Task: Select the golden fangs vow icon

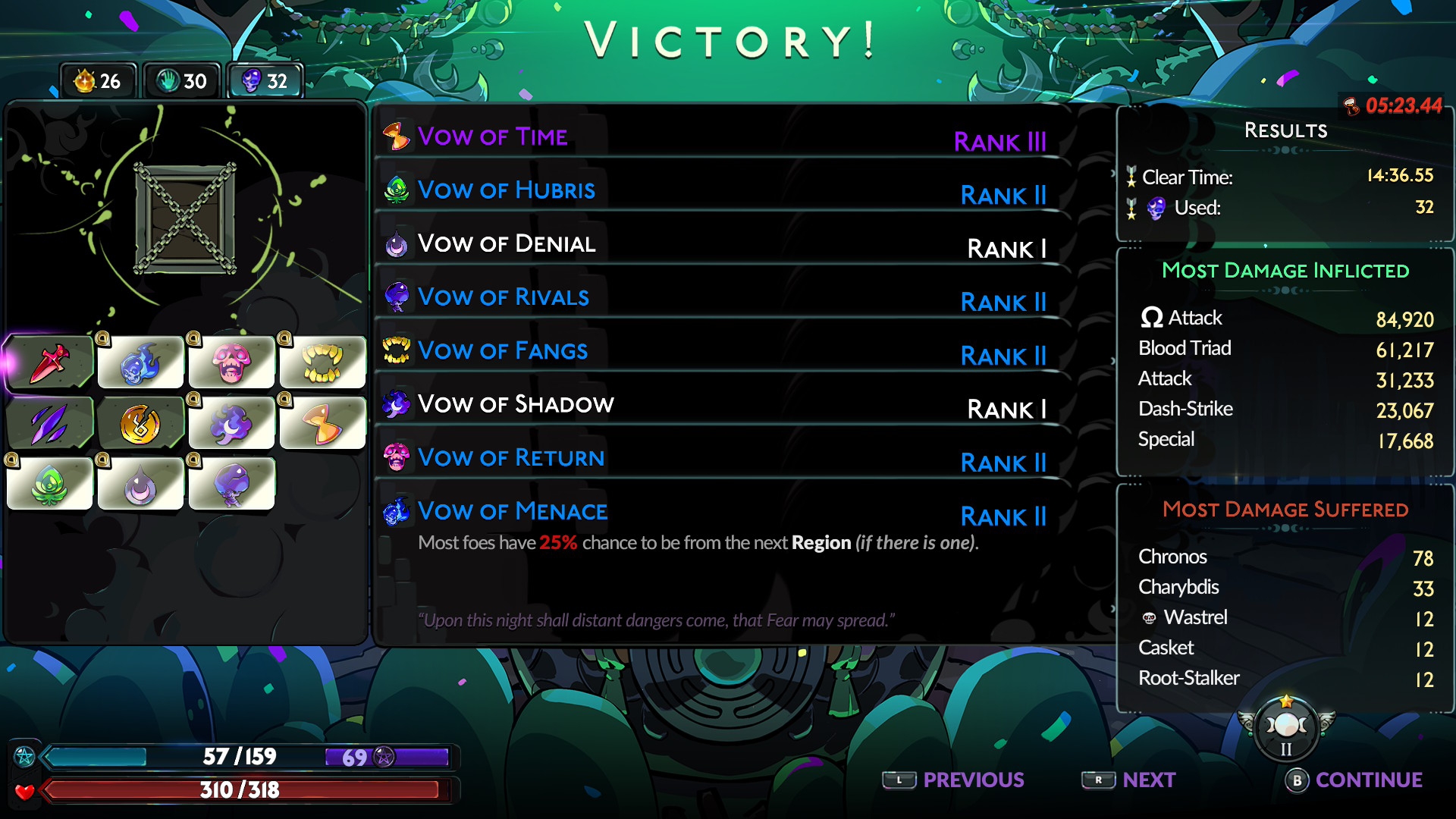Action: (x=322, y=362)
